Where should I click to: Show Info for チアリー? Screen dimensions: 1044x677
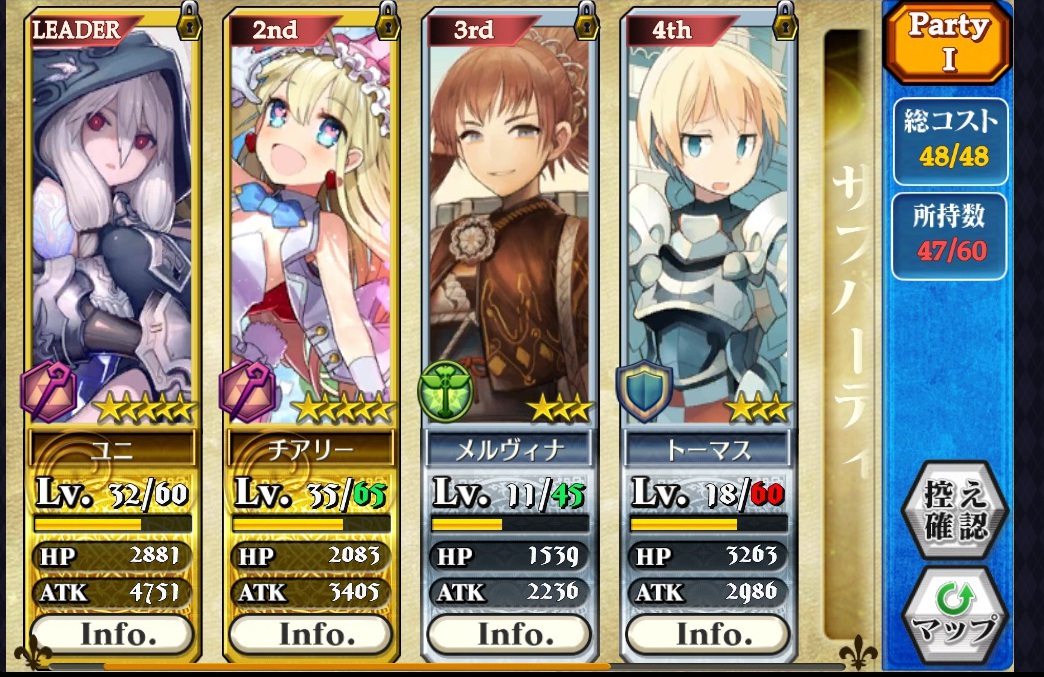(309, 634)
